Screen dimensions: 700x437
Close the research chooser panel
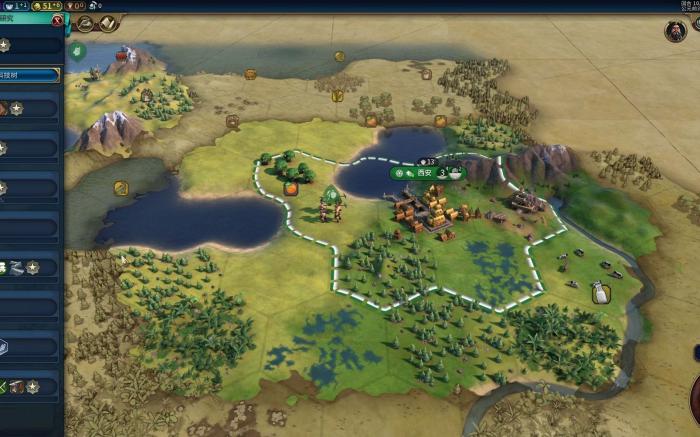point(57,20)
